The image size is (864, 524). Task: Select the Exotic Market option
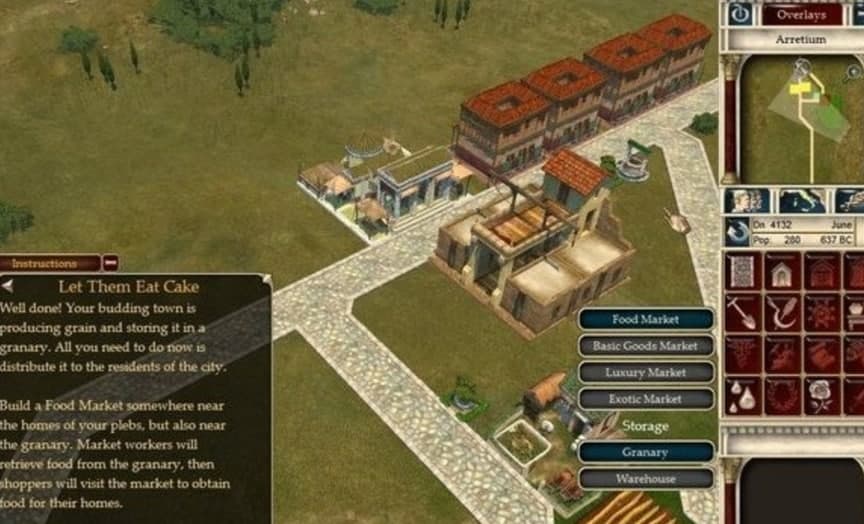coord(646,398)
